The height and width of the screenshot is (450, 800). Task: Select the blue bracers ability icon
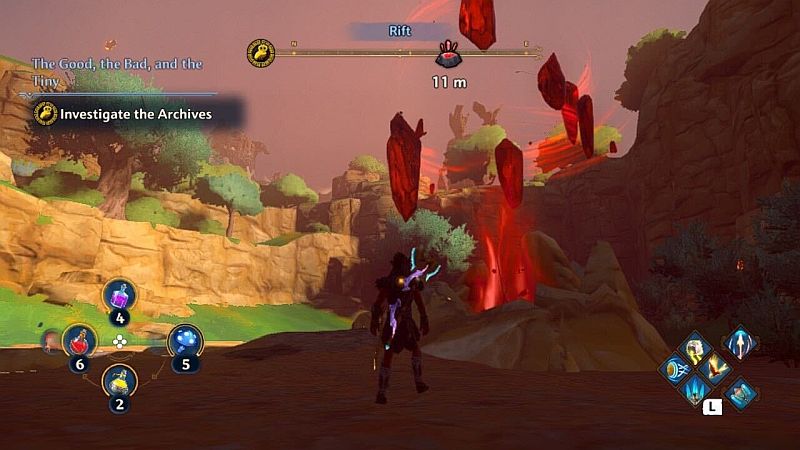coord(741,393)
